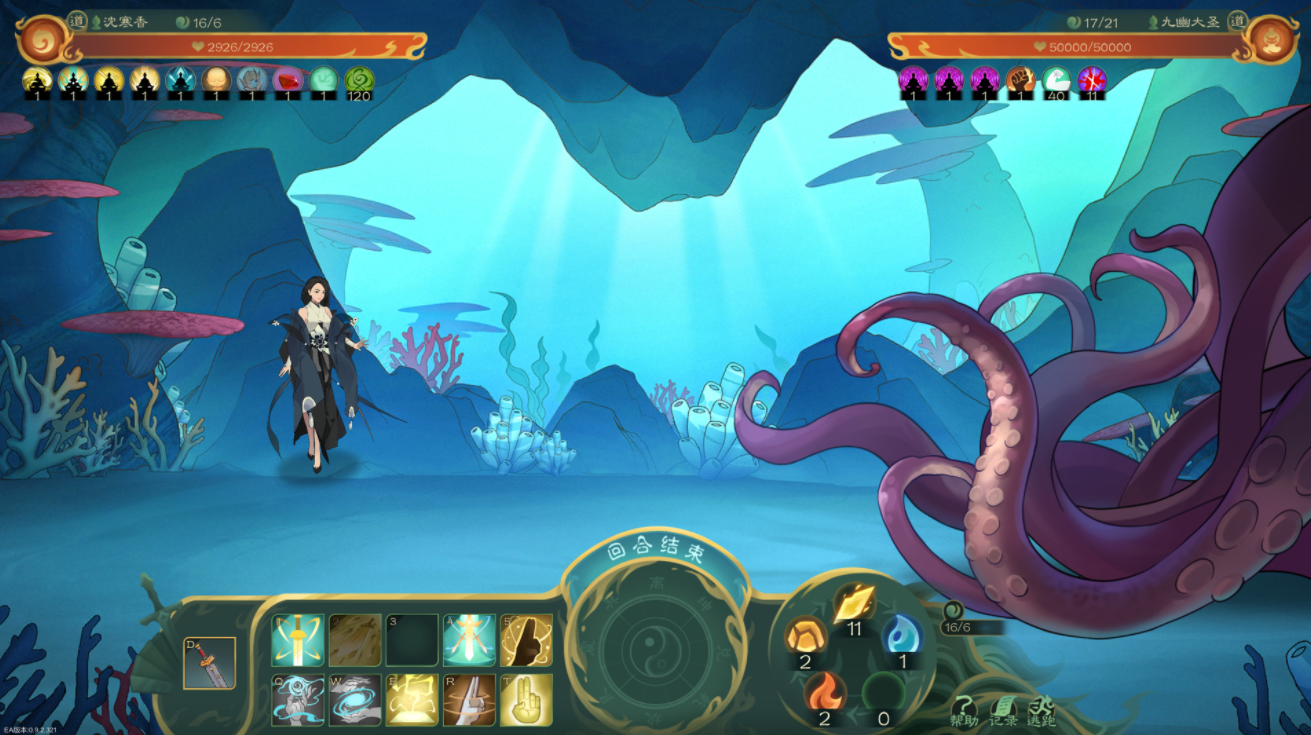Activate the dark hand skill in slot 5

(527, 640)
